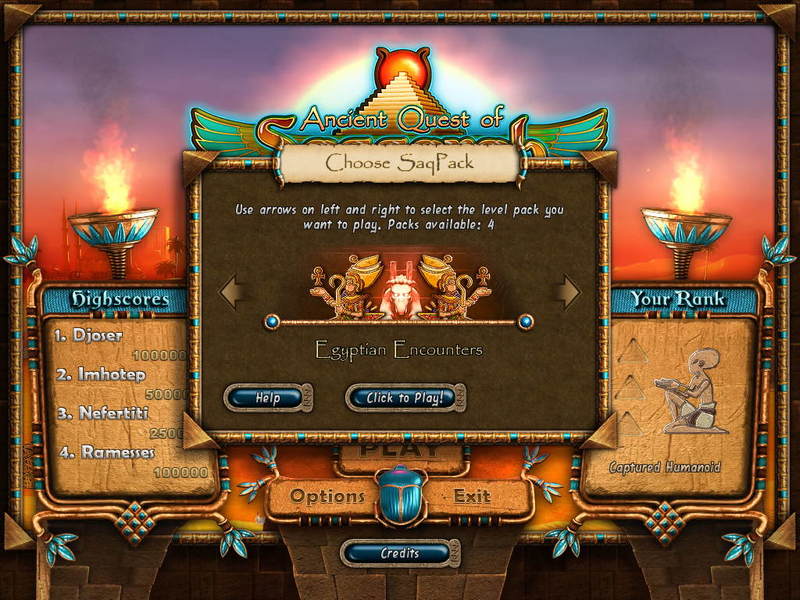800x600 pixels.
Task: Click the Help button
Action: tap(265, 398)
